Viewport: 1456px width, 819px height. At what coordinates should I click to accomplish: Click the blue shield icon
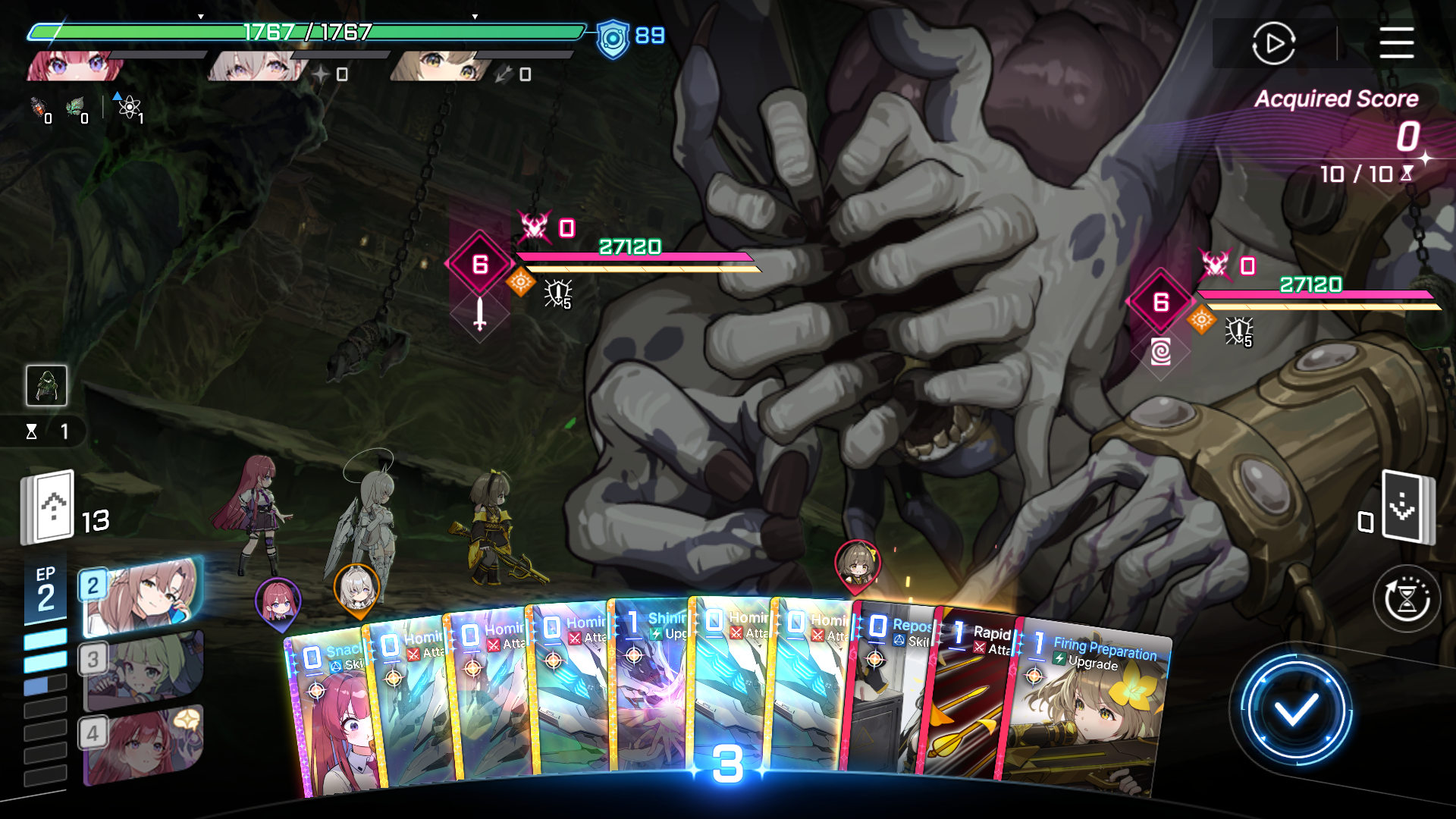613,38
